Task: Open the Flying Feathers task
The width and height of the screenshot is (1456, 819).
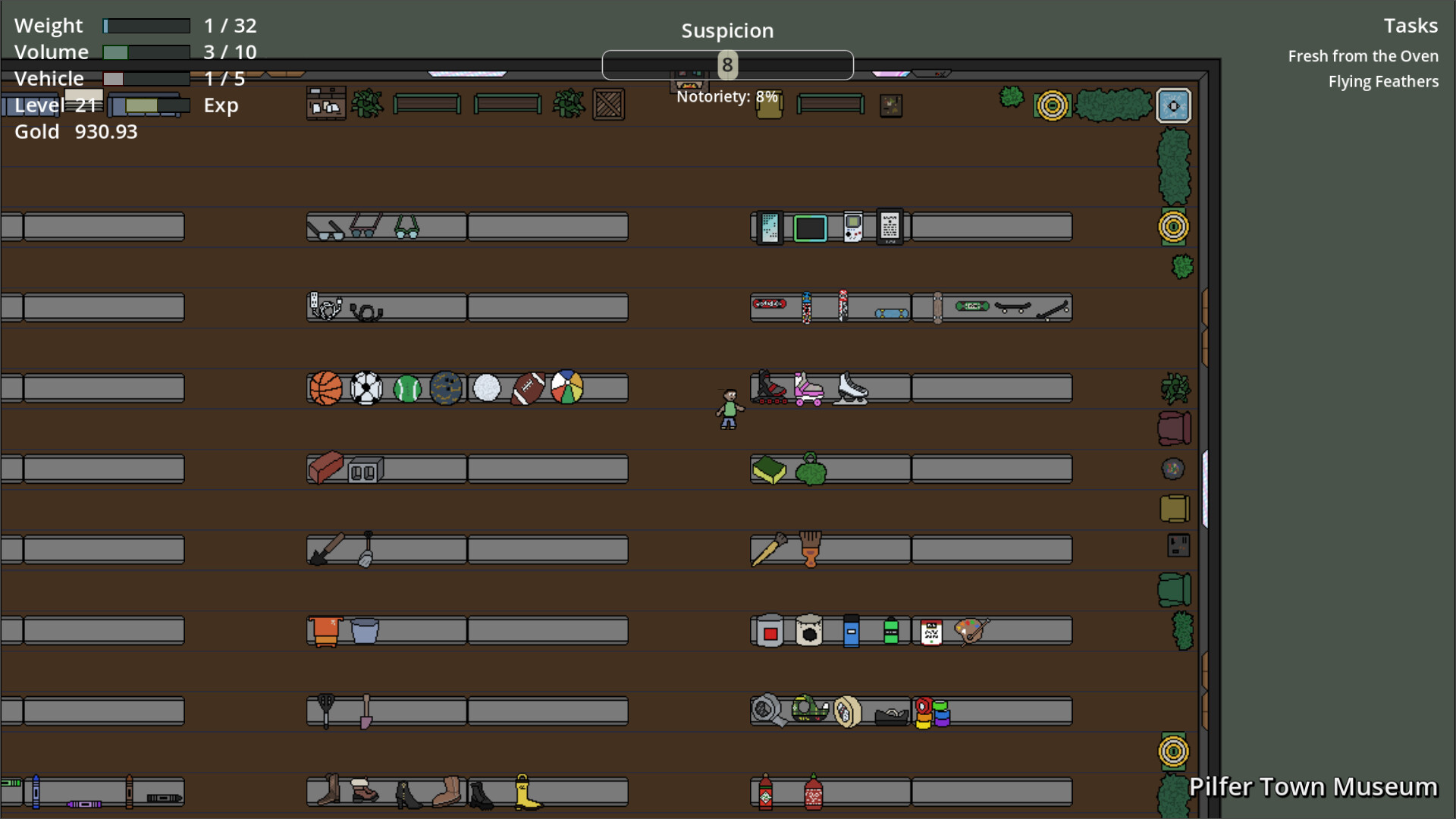Action: point(1383,81)
